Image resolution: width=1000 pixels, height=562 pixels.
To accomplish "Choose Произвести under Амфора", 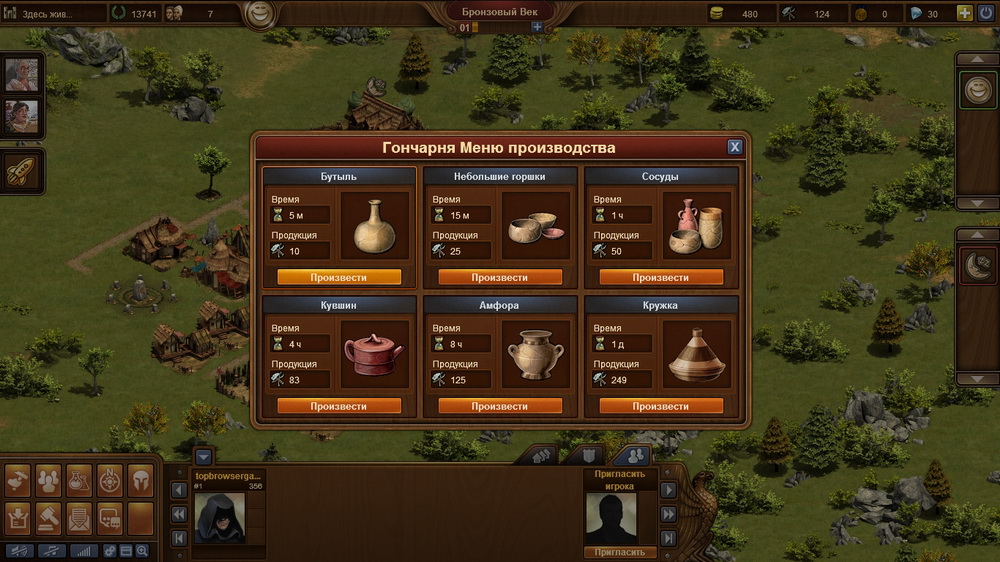I will [x=500, y=406].
